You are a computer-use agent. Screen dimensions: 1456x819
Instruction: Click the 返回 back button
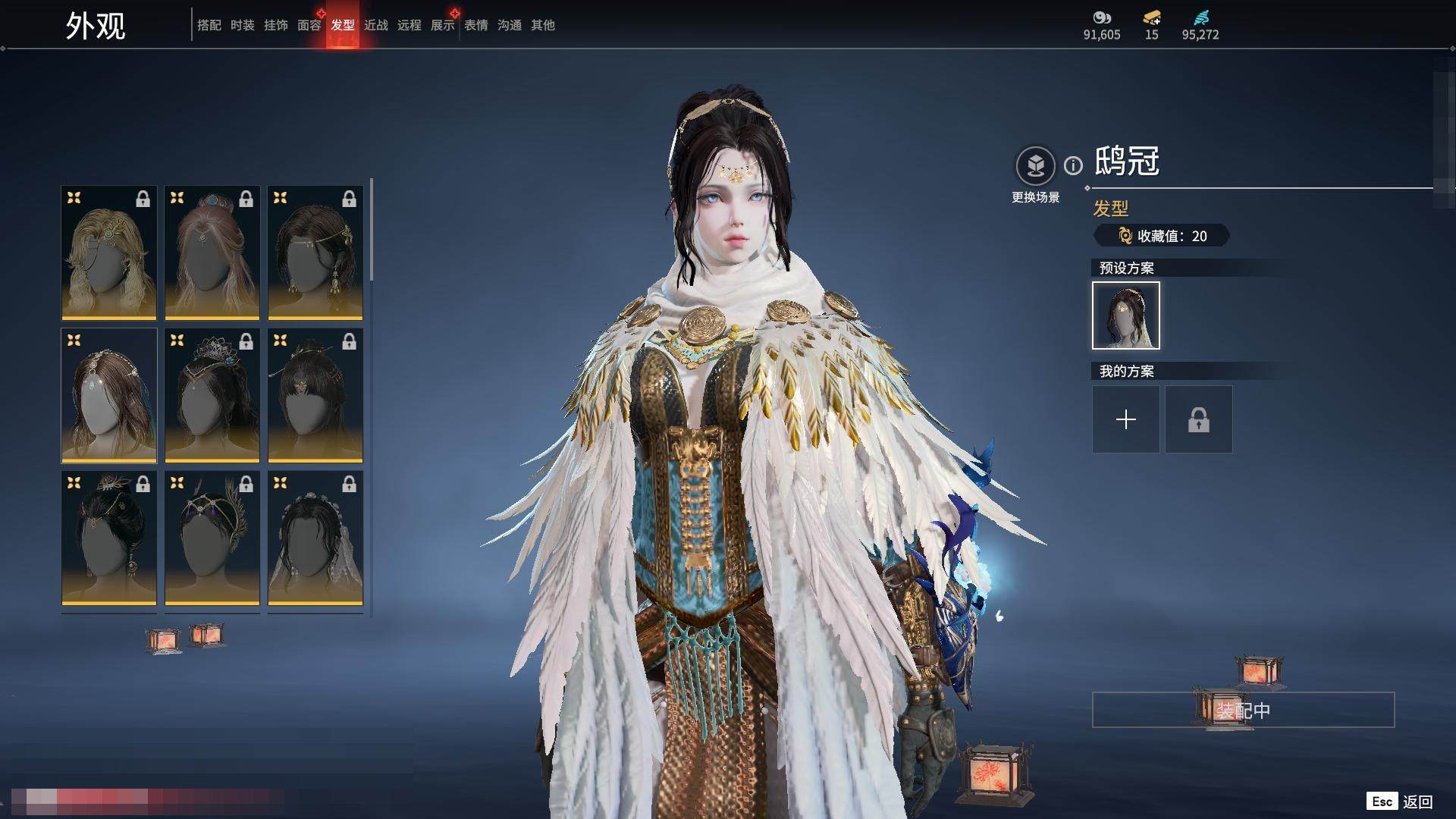pos(1416,802)
